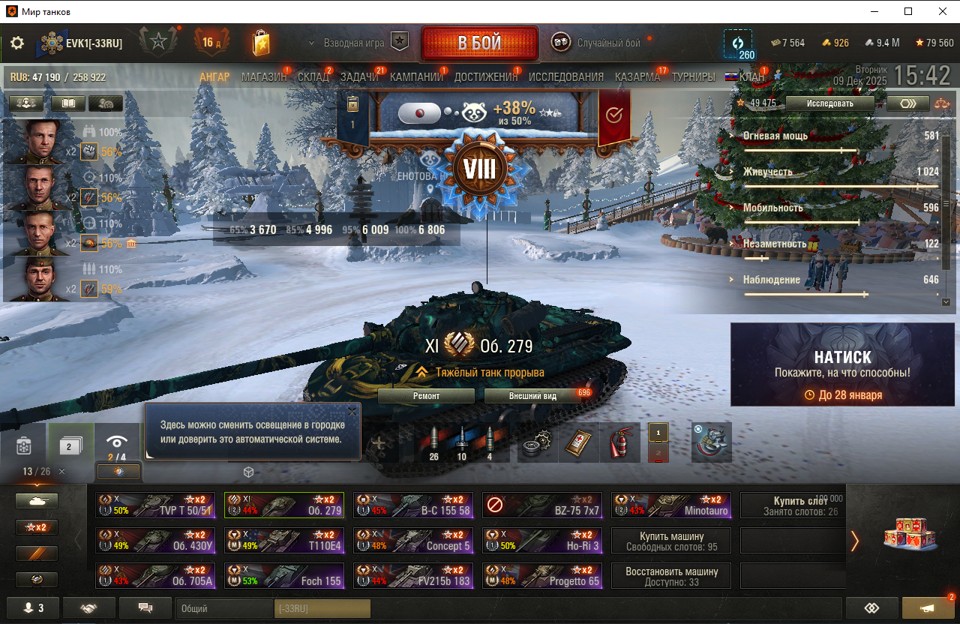Viewport: 960px width, 624px height.
Task: Select the TVP T 50/51 tank
Action: pyautogui.click(x=155, y=506)
